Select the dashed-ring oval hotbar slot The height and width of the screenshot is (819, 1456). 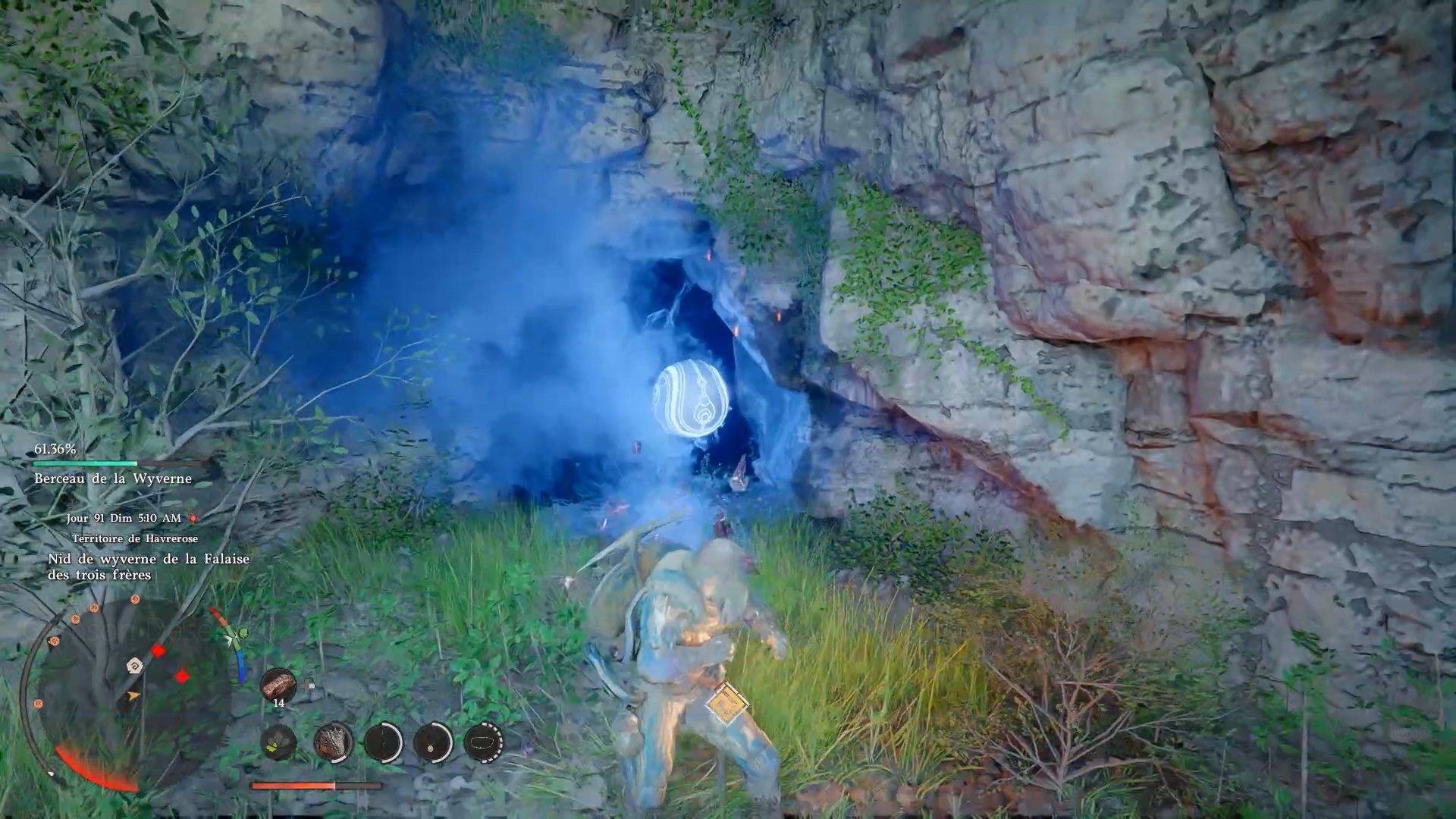click(483, 741)
